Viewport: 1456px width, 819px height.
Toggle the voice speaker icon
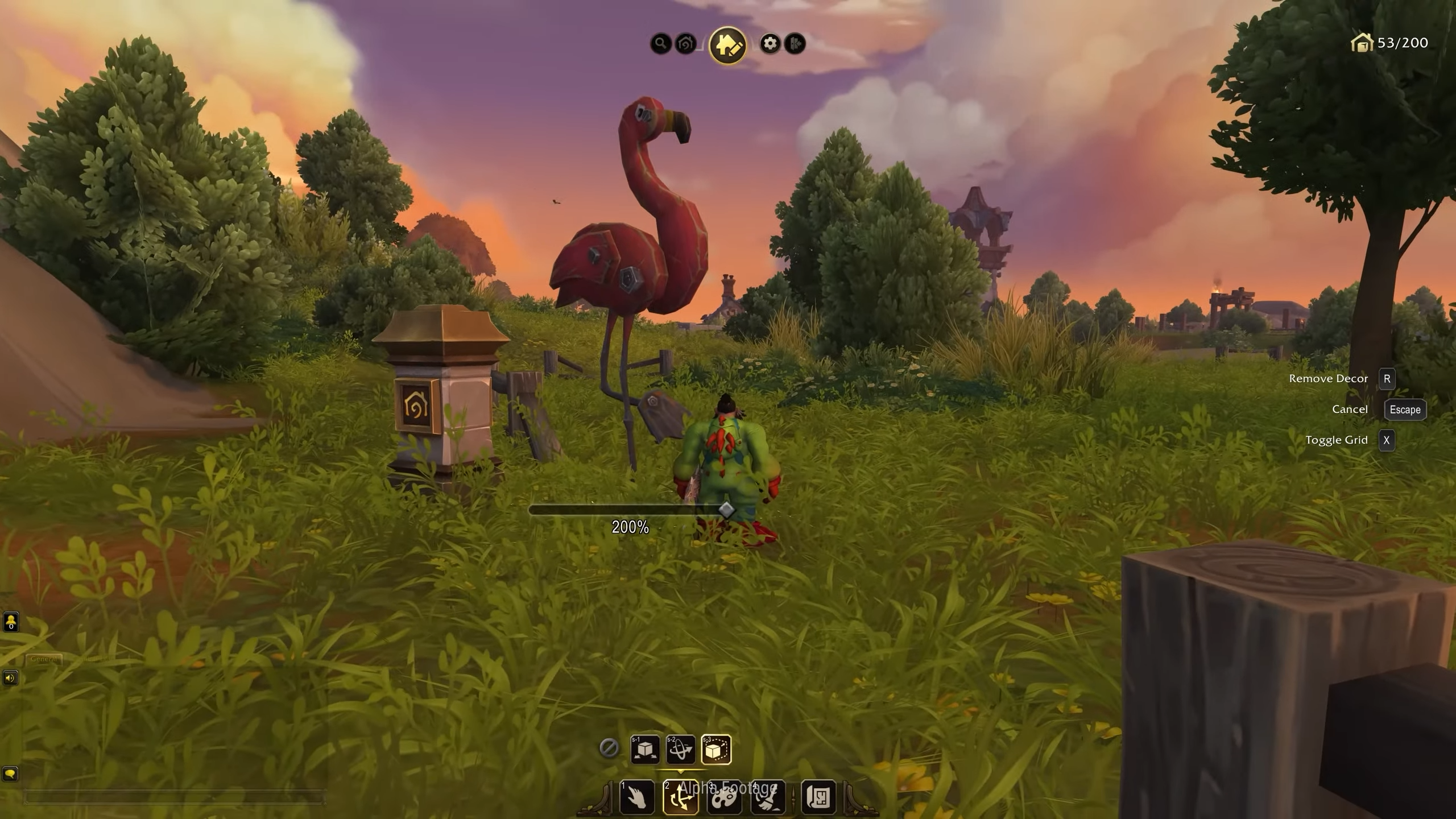coord(10,678)
